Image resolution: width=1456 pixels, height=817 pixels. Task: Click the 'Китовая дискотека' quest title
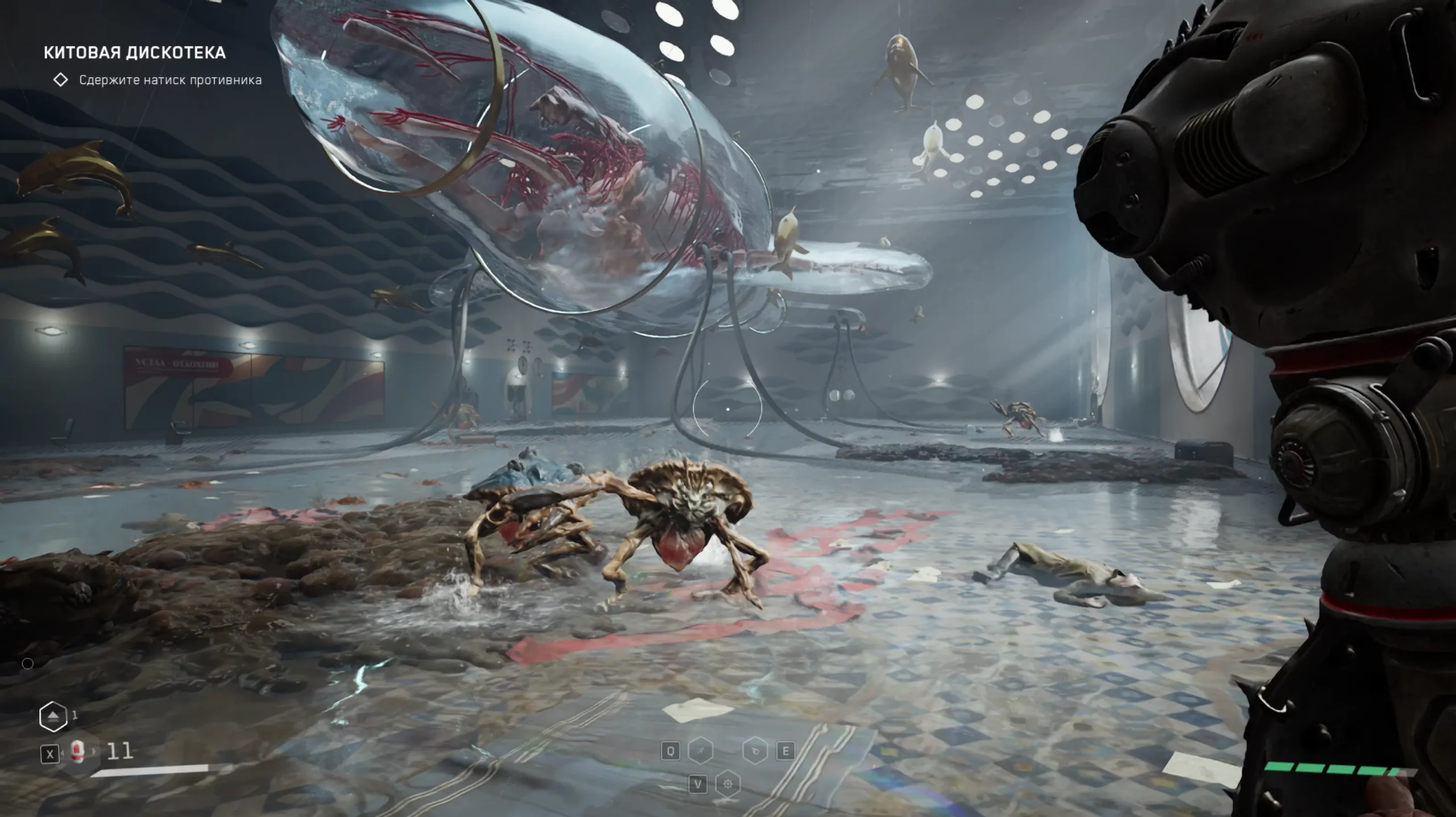click(x=135, y=53)
